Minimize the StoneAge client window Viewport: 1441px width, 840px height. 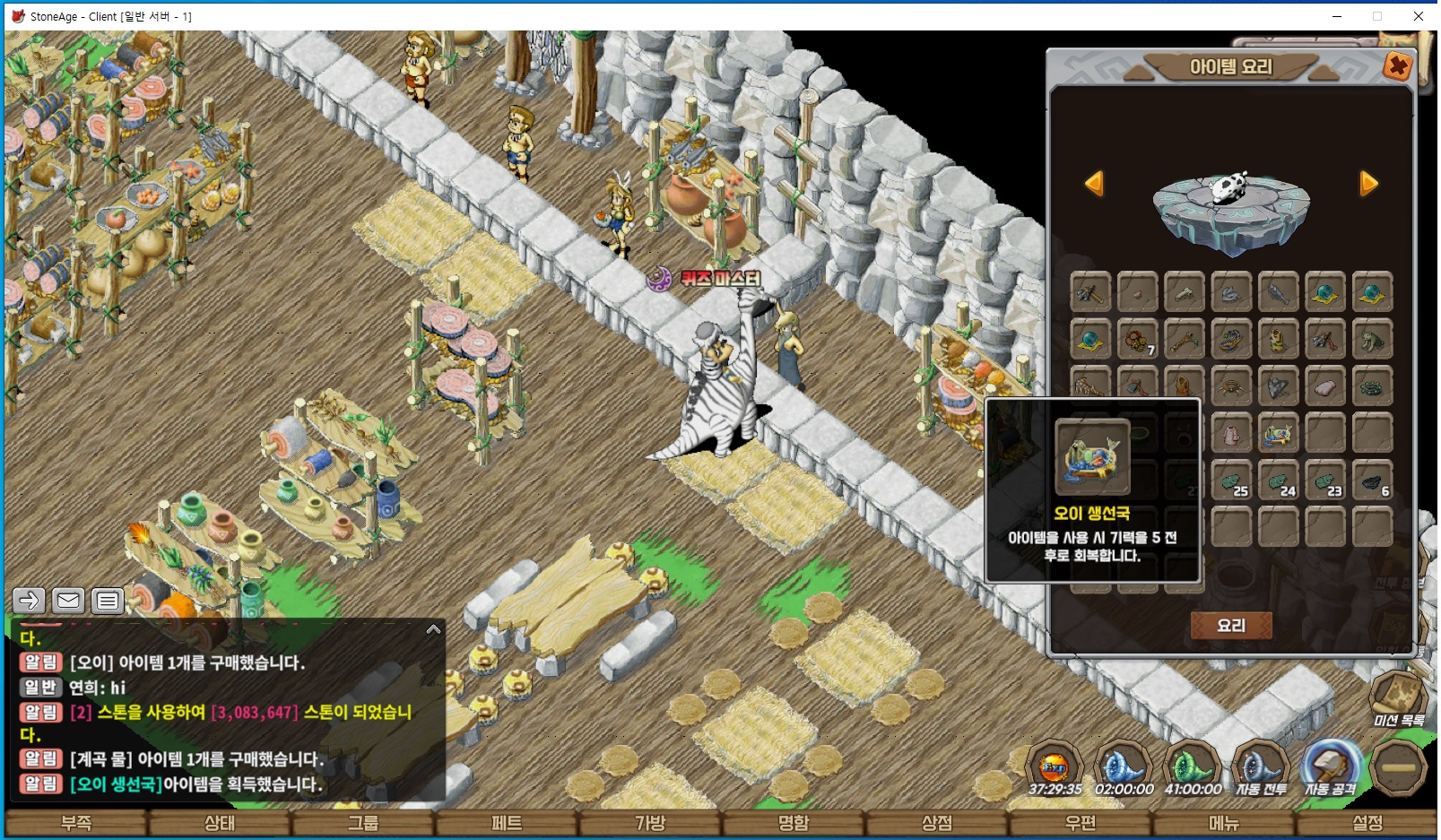coord(1336,16)
